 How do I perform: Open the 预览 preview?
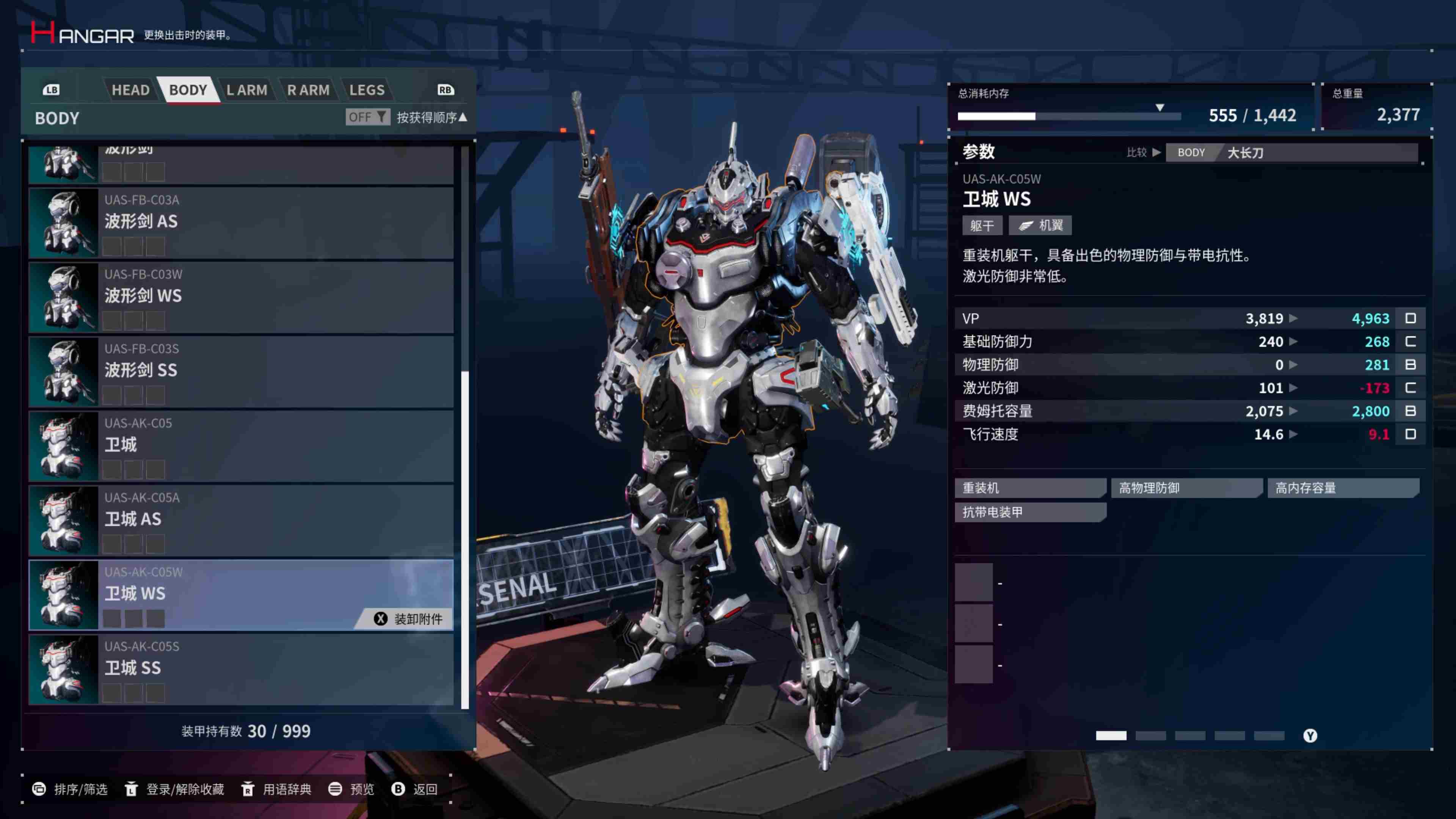click(351, 789)
